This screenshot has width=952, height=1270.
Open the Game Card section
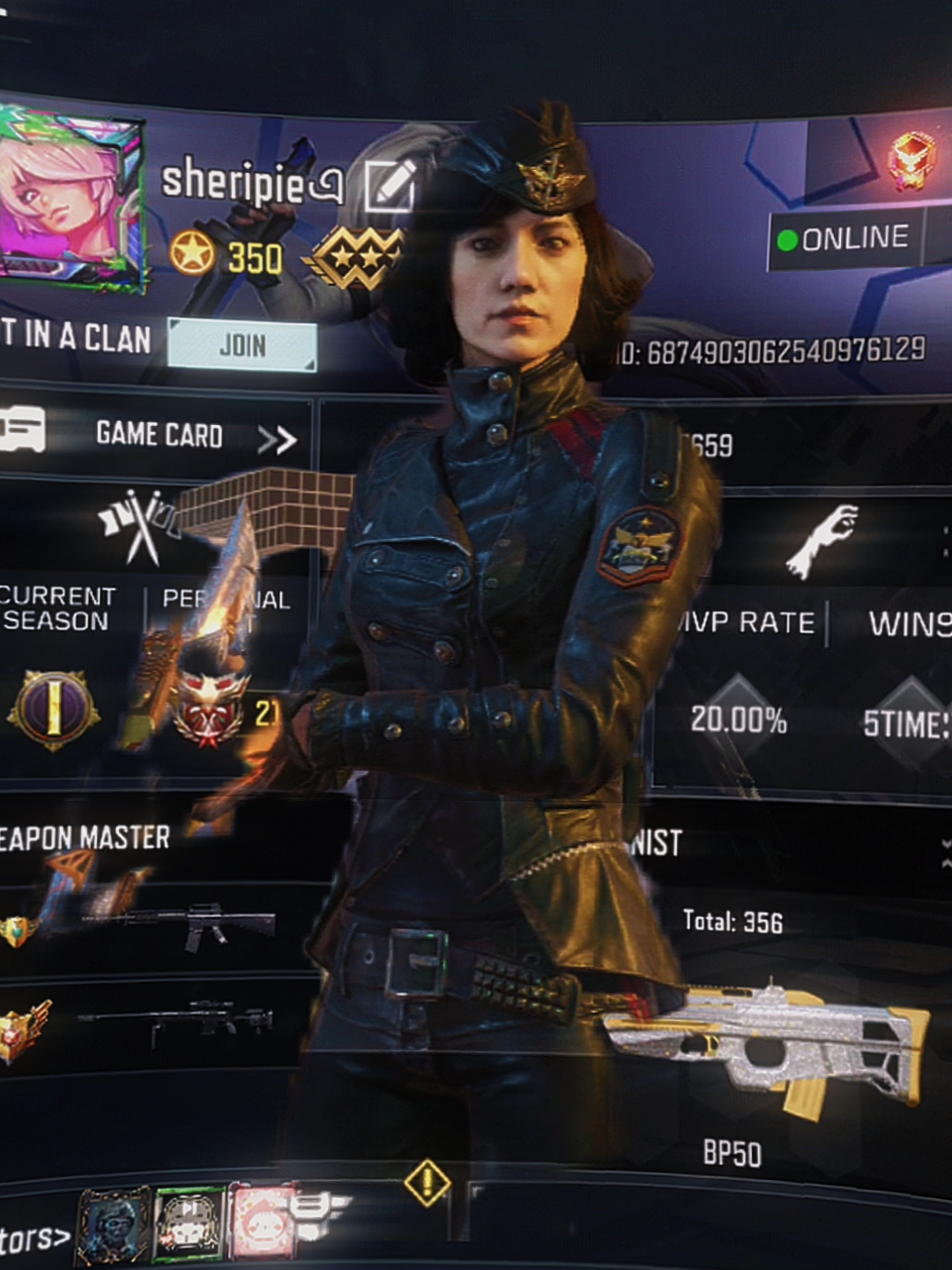pos(159,435)
